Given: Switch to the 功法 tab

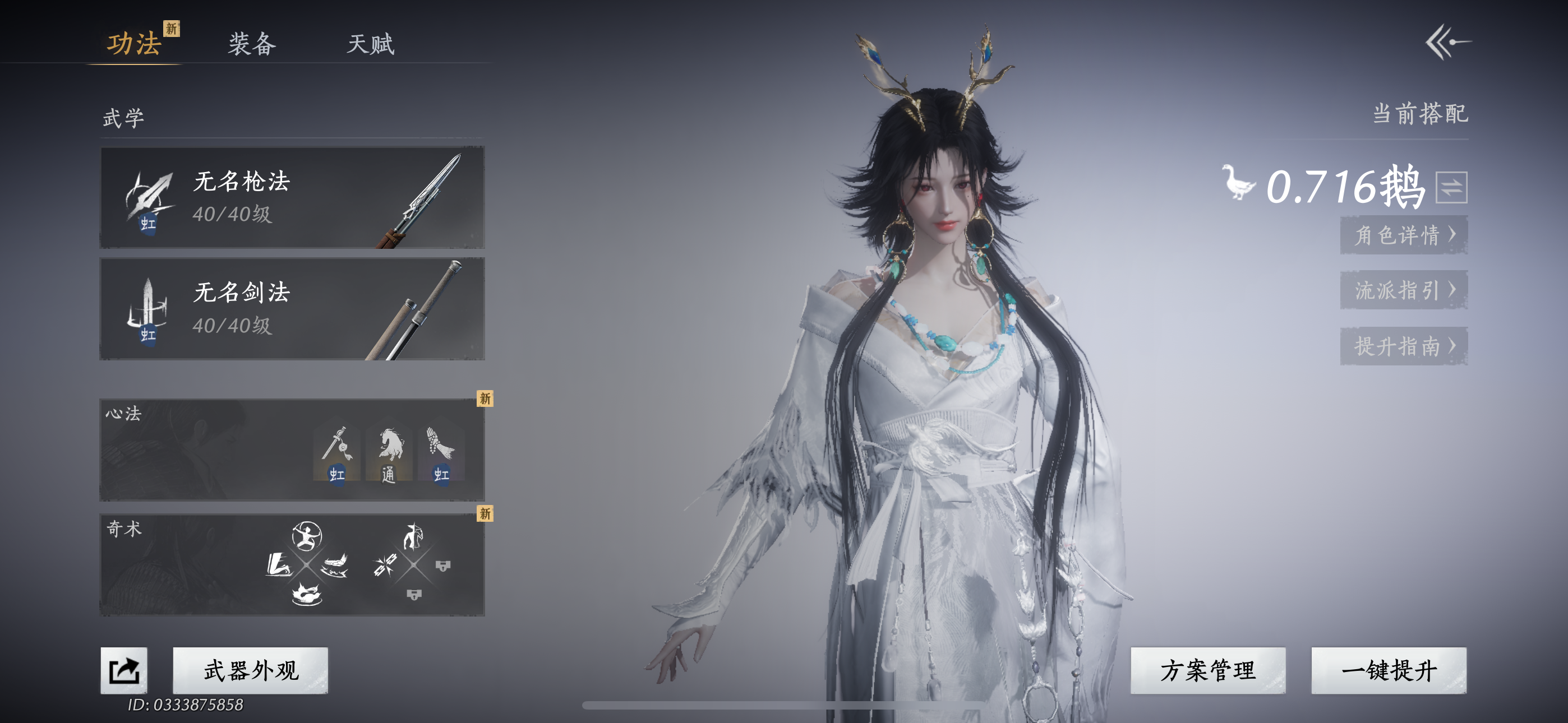Looking at the screenshot, I should point(134,44).
